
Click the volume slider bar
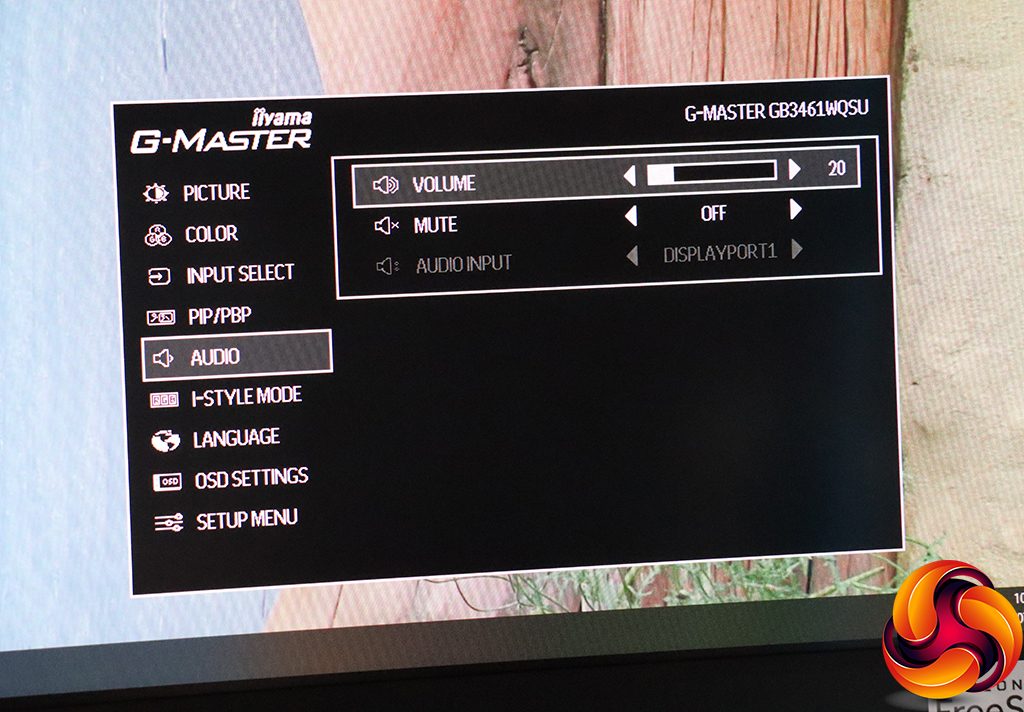click(x=711, y=172)
